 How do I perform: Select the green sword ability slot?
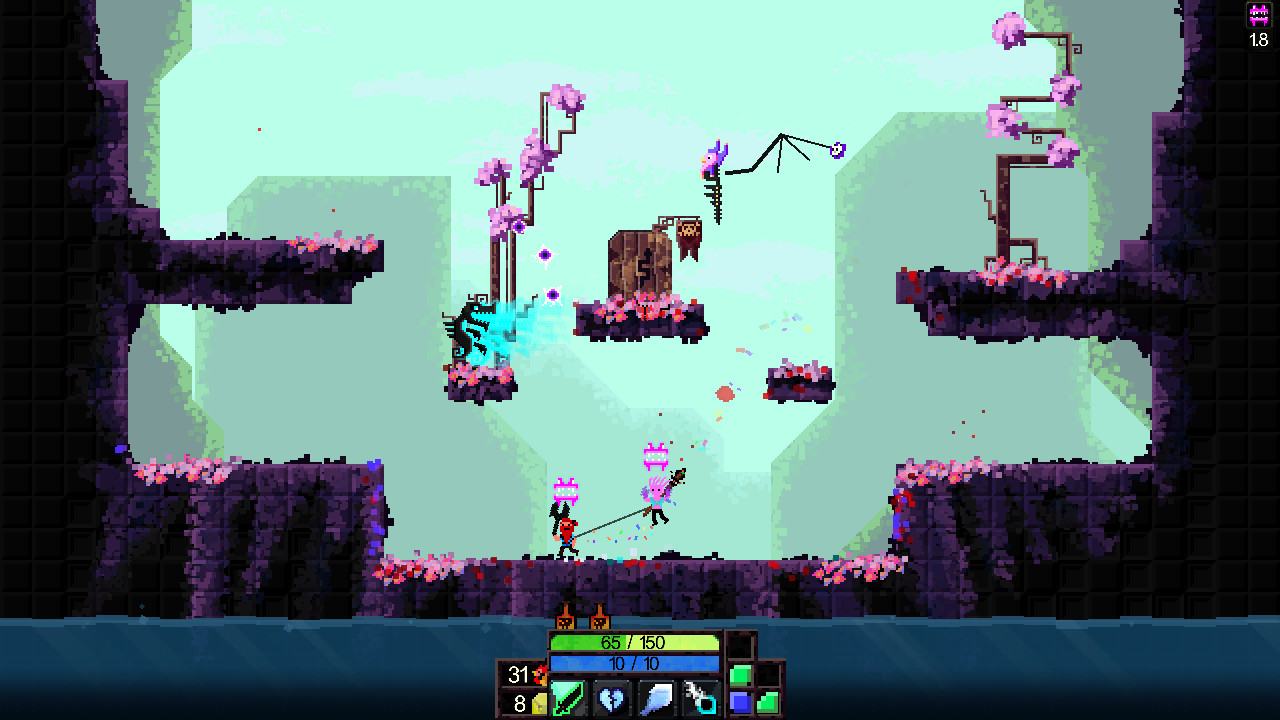[x=568, y=697]
